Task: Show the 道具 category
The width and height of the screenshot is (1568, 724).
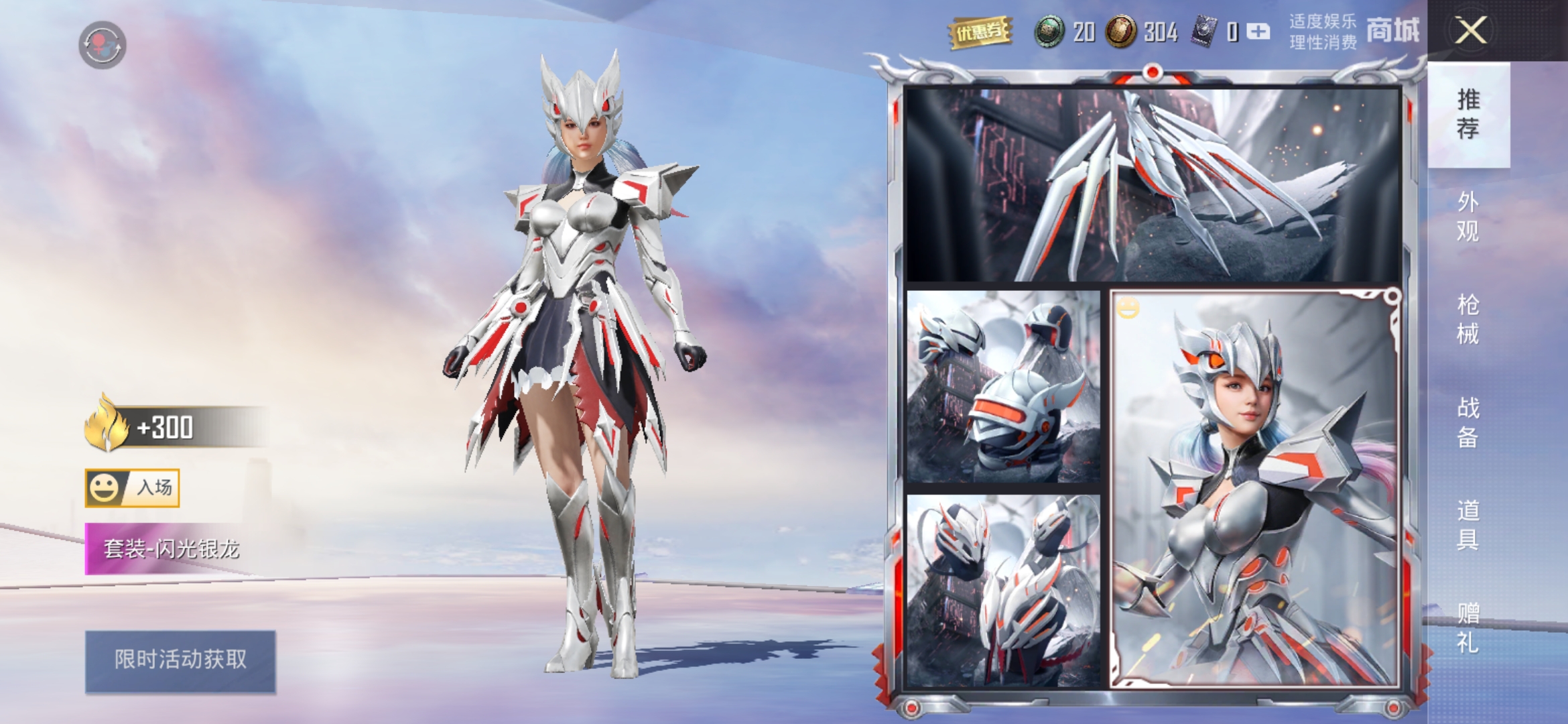Action: (1467, 525)
